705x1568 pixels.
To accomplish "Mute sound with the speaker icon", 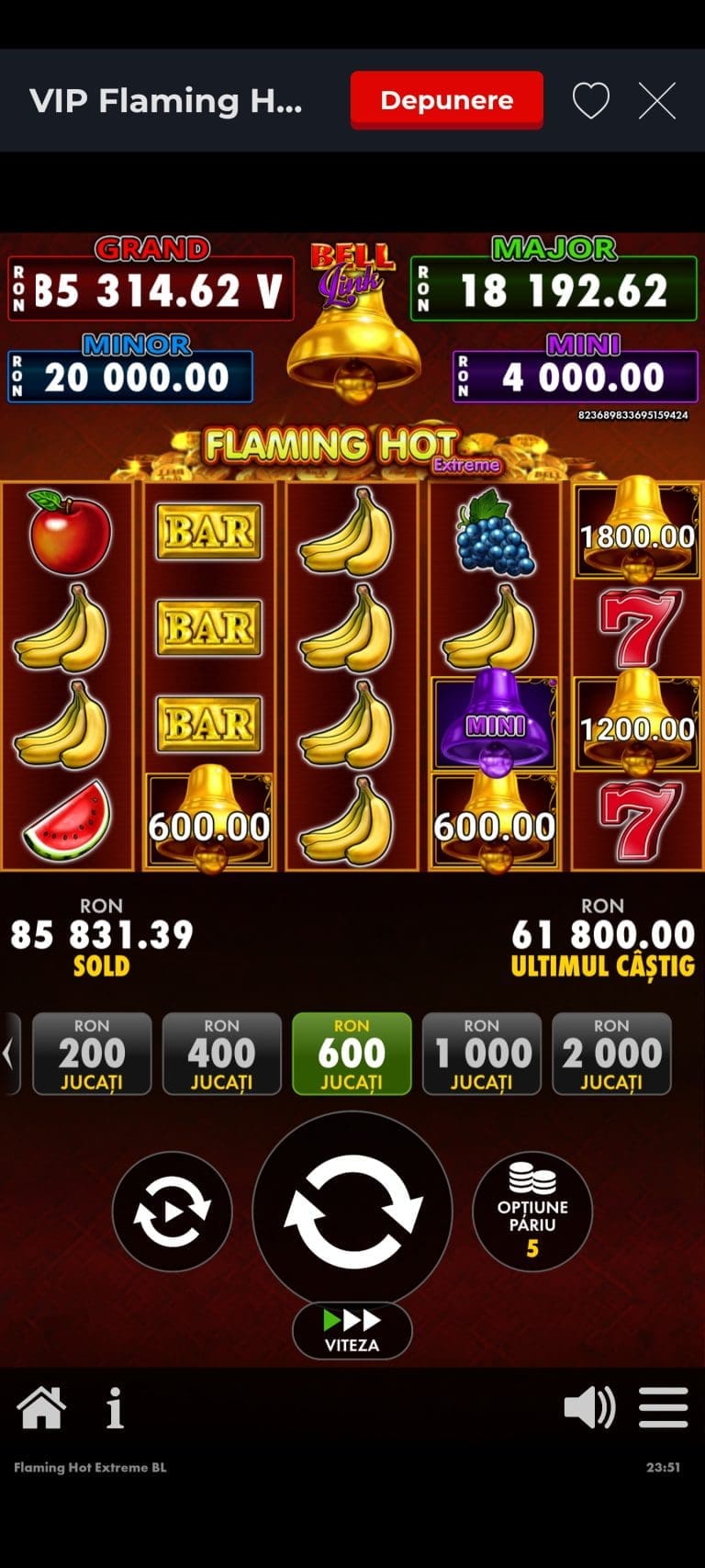I will [589, 1407].
